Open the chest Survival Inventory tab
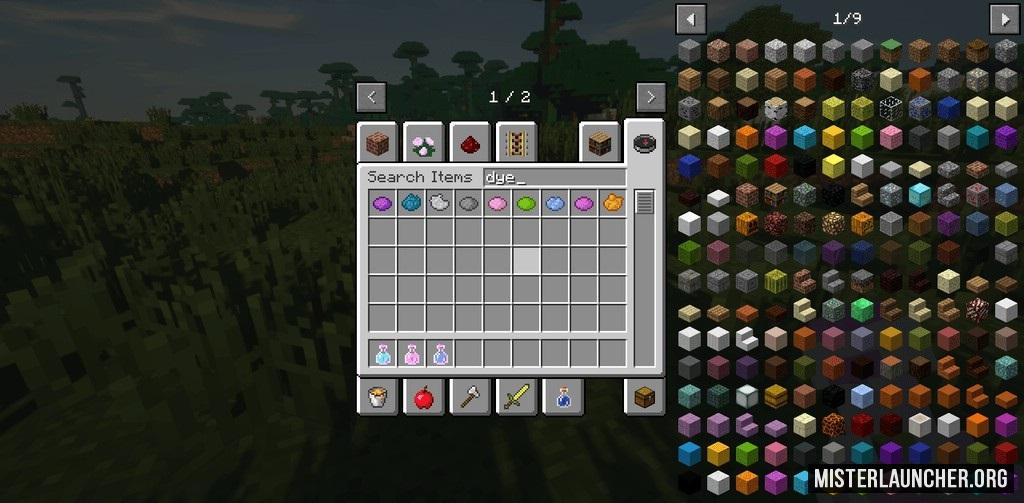The height and width of the screenshot is (503, 1024). 643,397
